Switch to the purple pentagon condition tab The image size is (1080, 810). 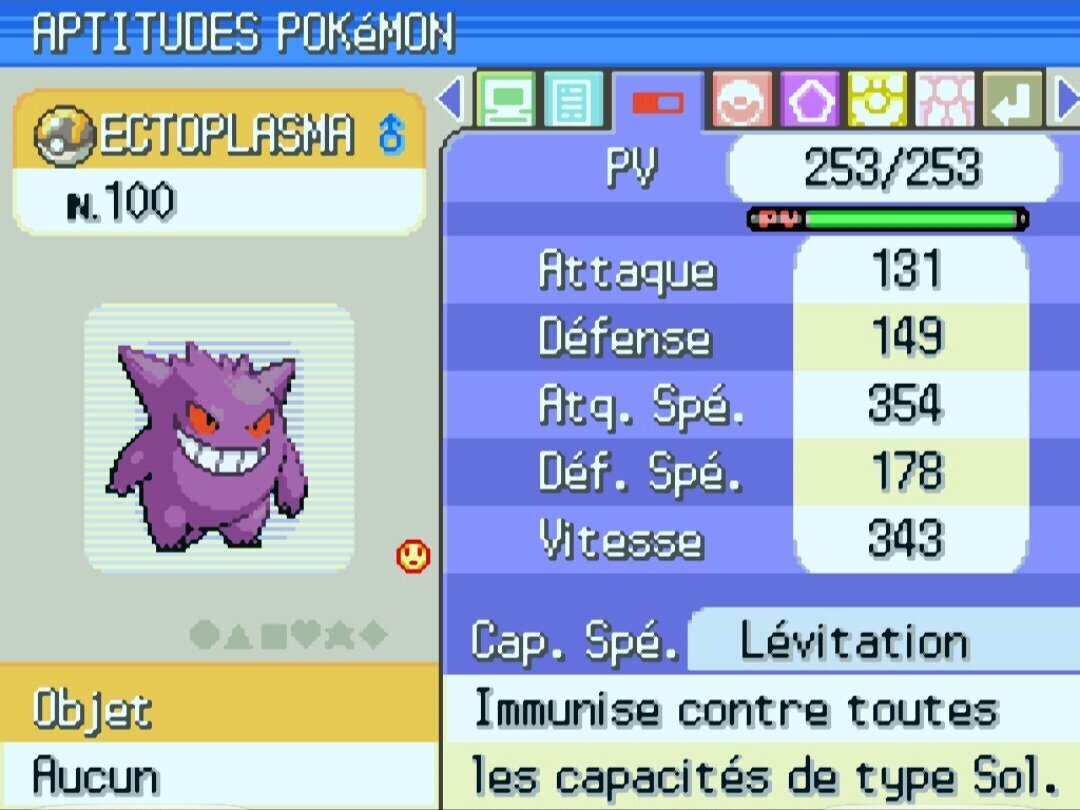[809, 100]
